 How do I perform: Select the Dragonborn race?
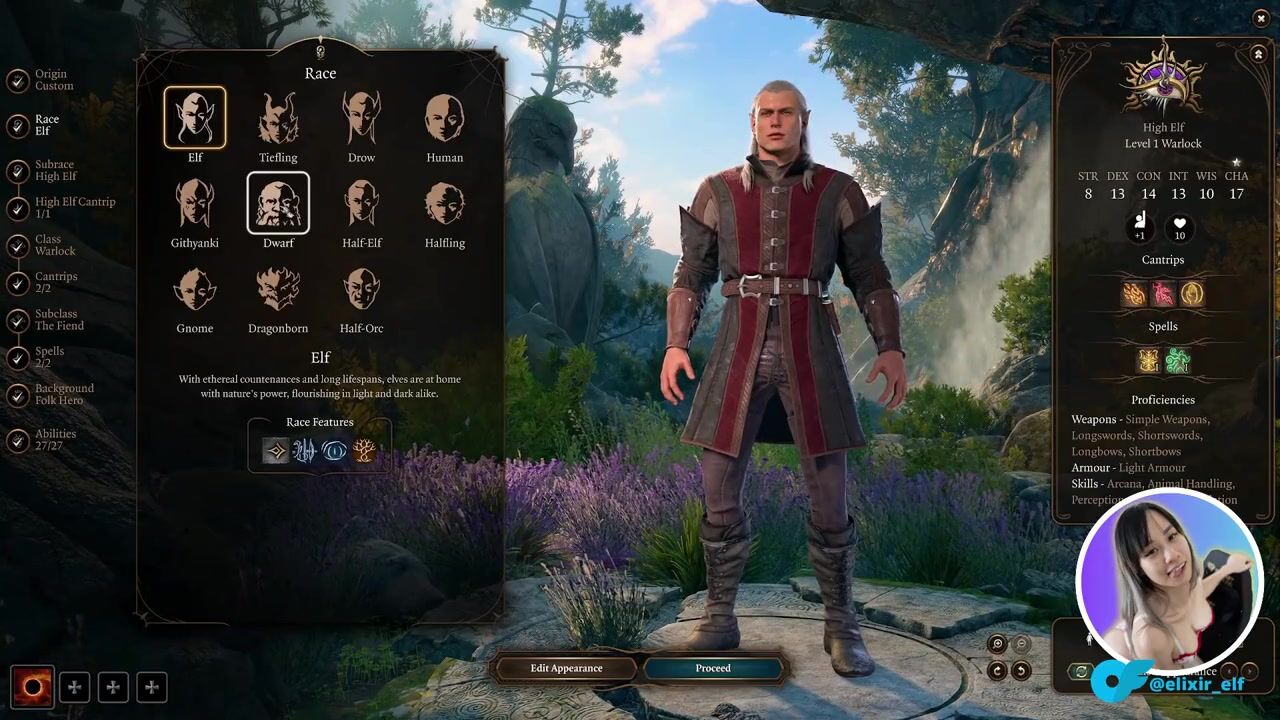click(x=278, y=289)
